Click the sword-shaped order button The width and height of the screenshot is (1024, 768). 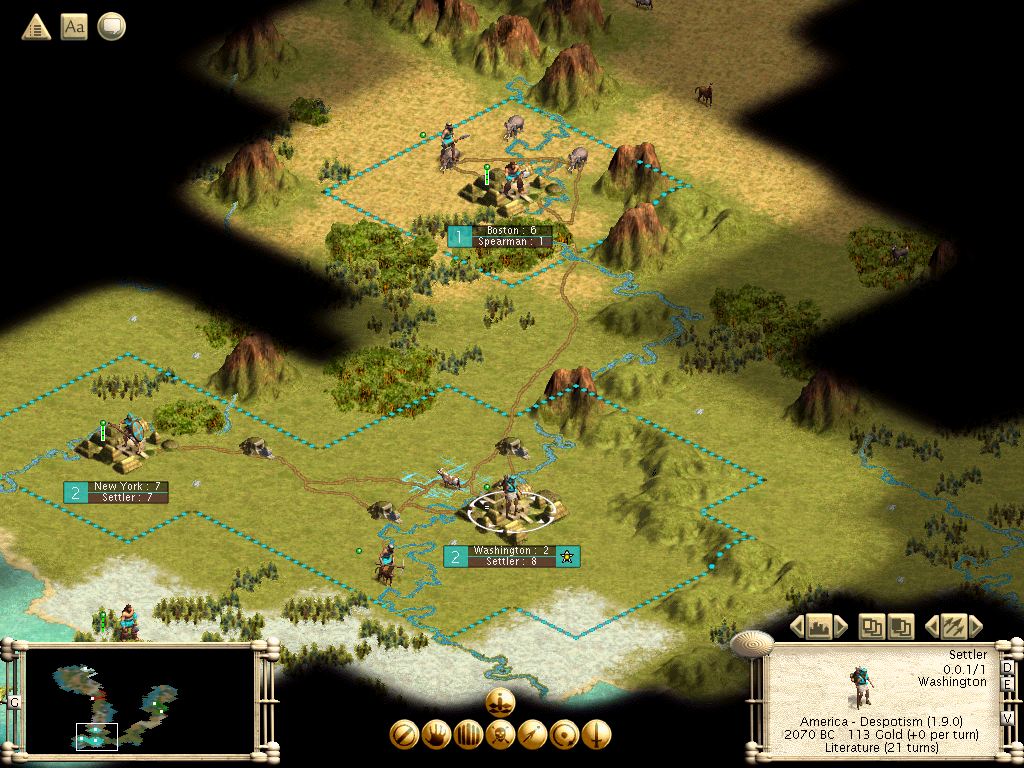(x=596, y=735)
